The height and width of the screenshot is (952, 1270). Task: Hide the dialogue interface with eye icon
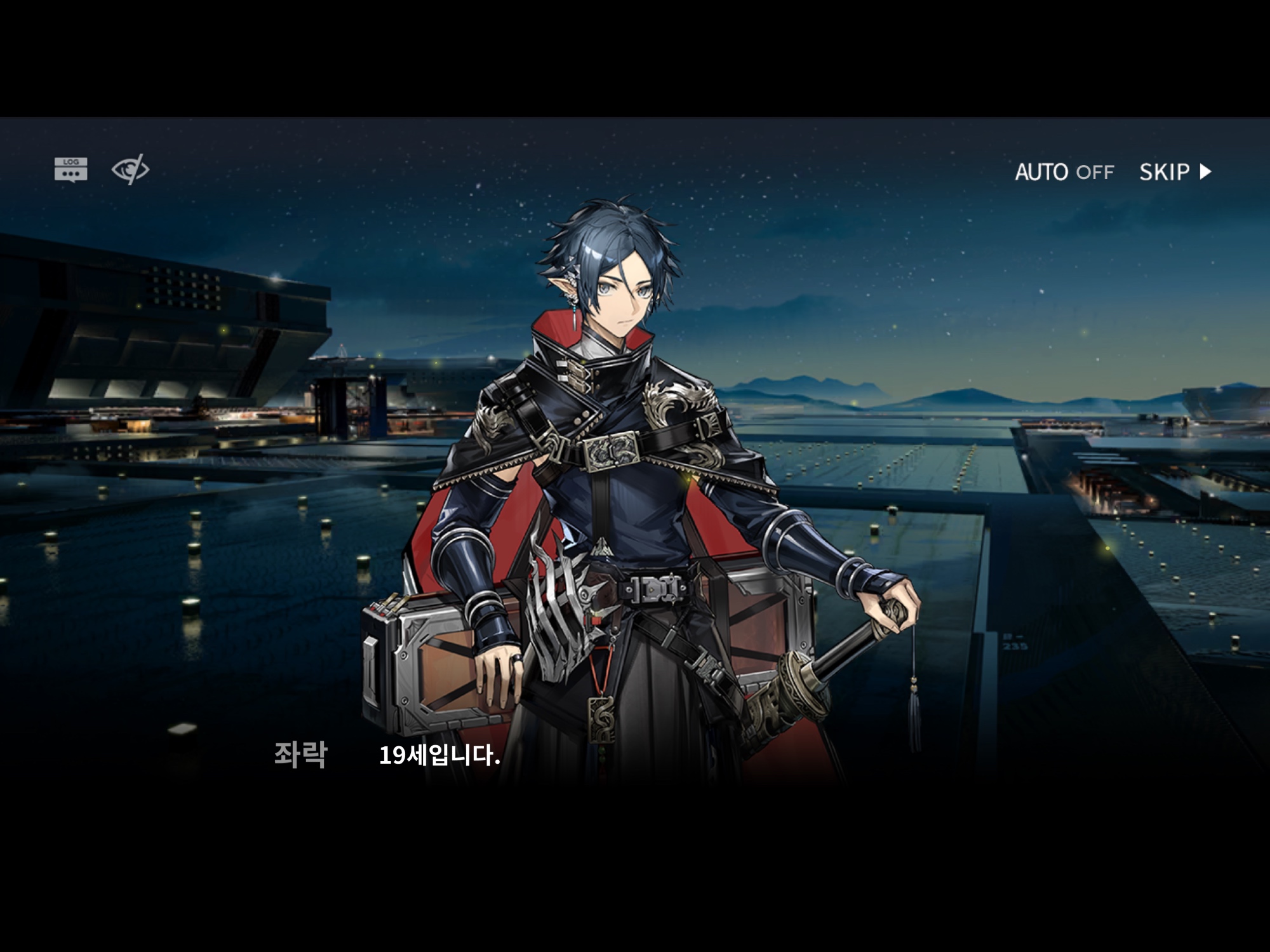(x=130, y=170)
